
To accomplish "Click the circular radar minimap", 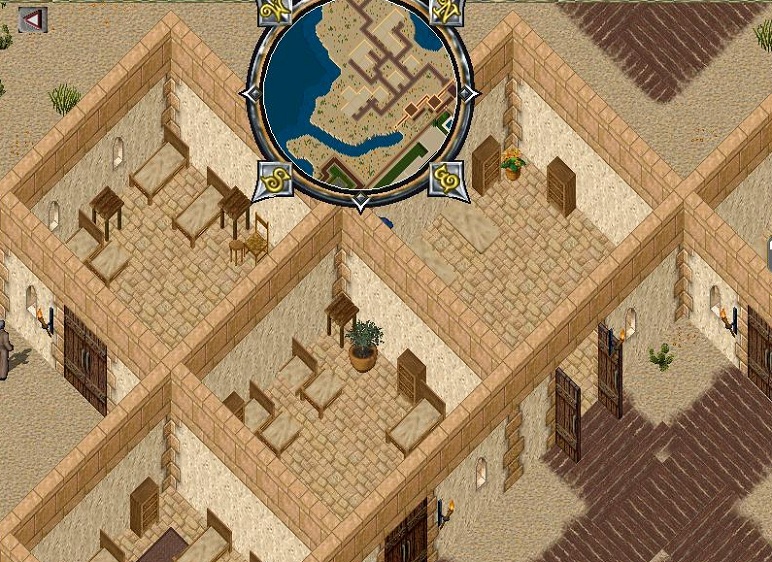I will coord(358,95).
